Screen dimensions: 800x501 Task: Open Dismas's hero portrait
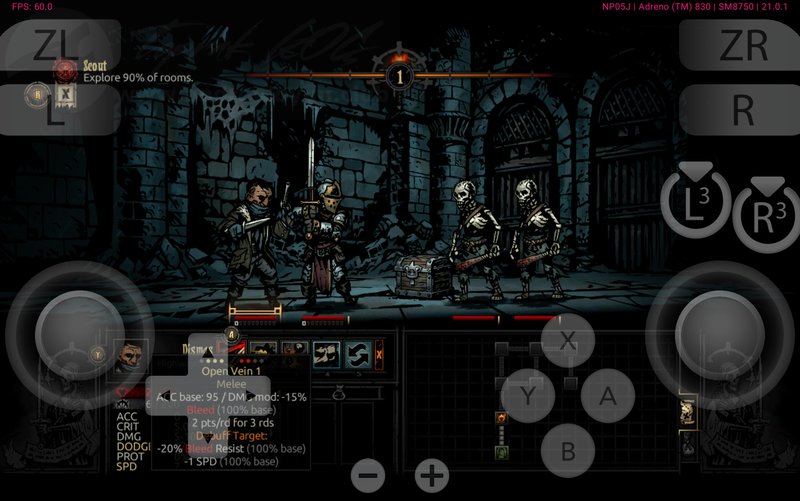pos(129,356)
